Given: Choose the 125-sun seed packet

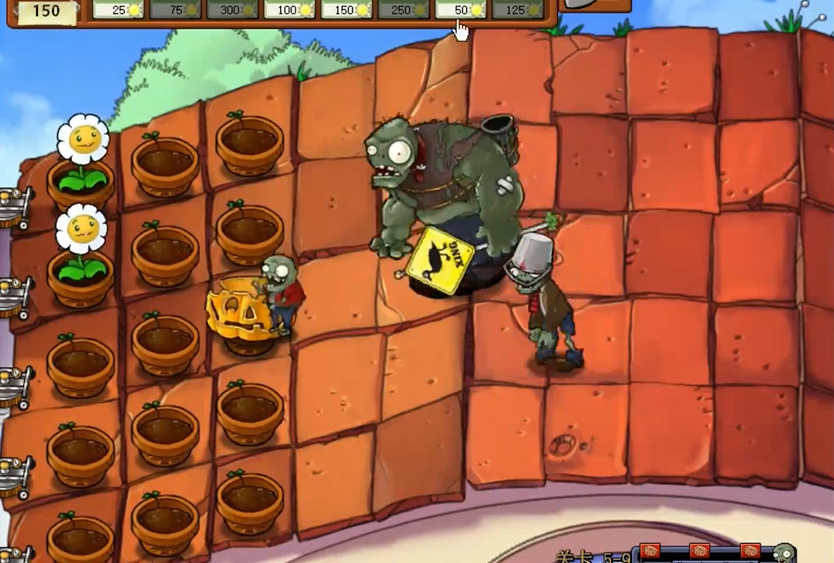Looking at the screenshot, I should tap(518, 10).
